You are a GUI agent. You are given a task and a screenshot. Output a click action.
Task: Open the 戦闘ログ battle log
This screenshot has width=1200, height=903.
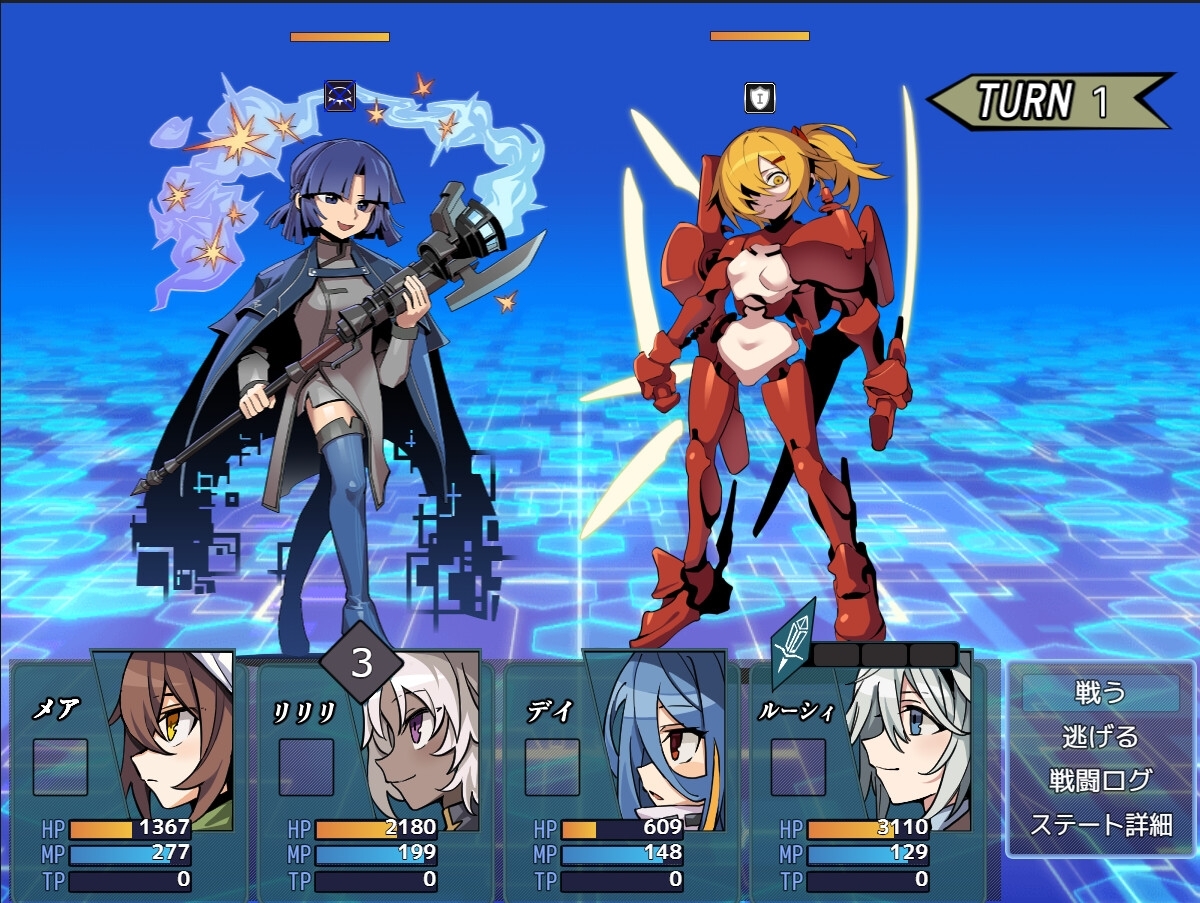1100,781
